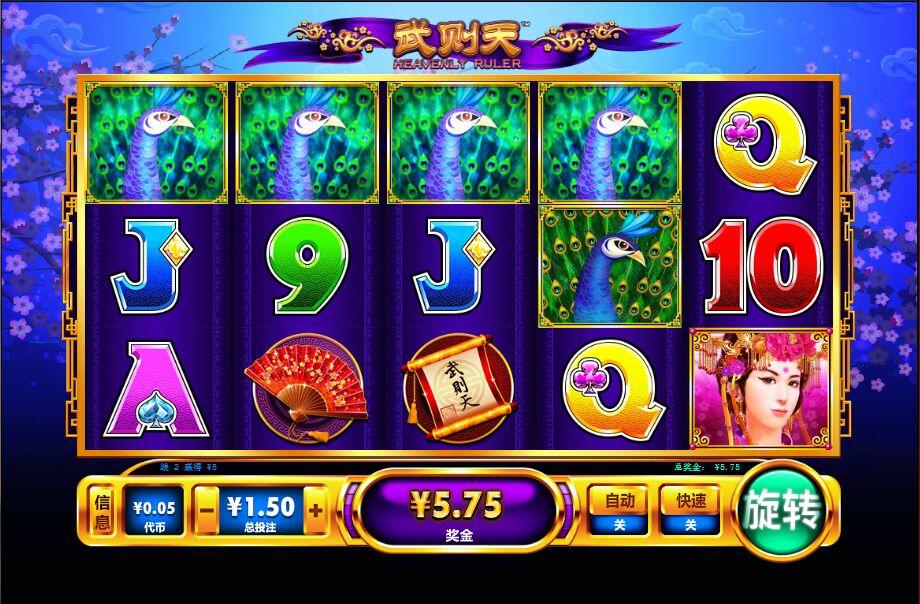The width and height of the screenshot is (920, 604).
Task: Toggle 快速 fast spin mode
Action: coord(689,511)
